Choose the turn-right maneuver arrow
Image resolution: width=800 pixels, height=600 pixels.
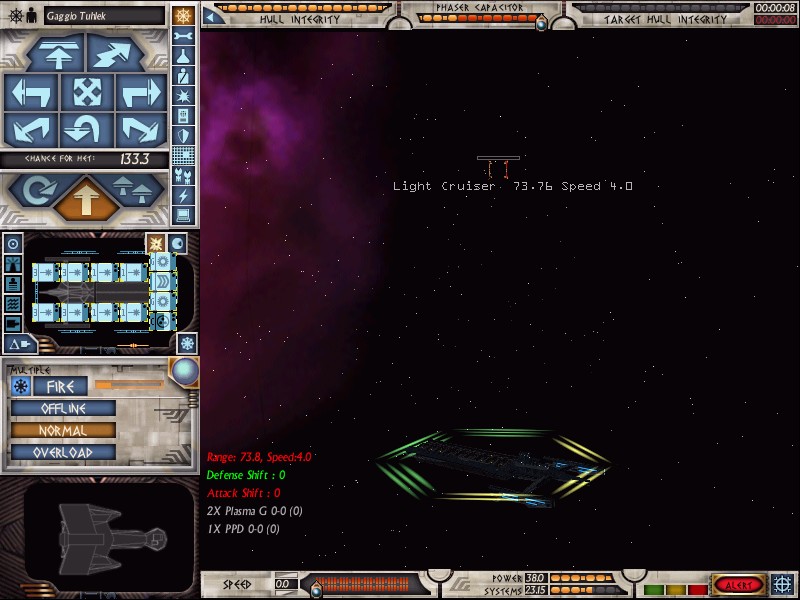click(x=140, y=93)
